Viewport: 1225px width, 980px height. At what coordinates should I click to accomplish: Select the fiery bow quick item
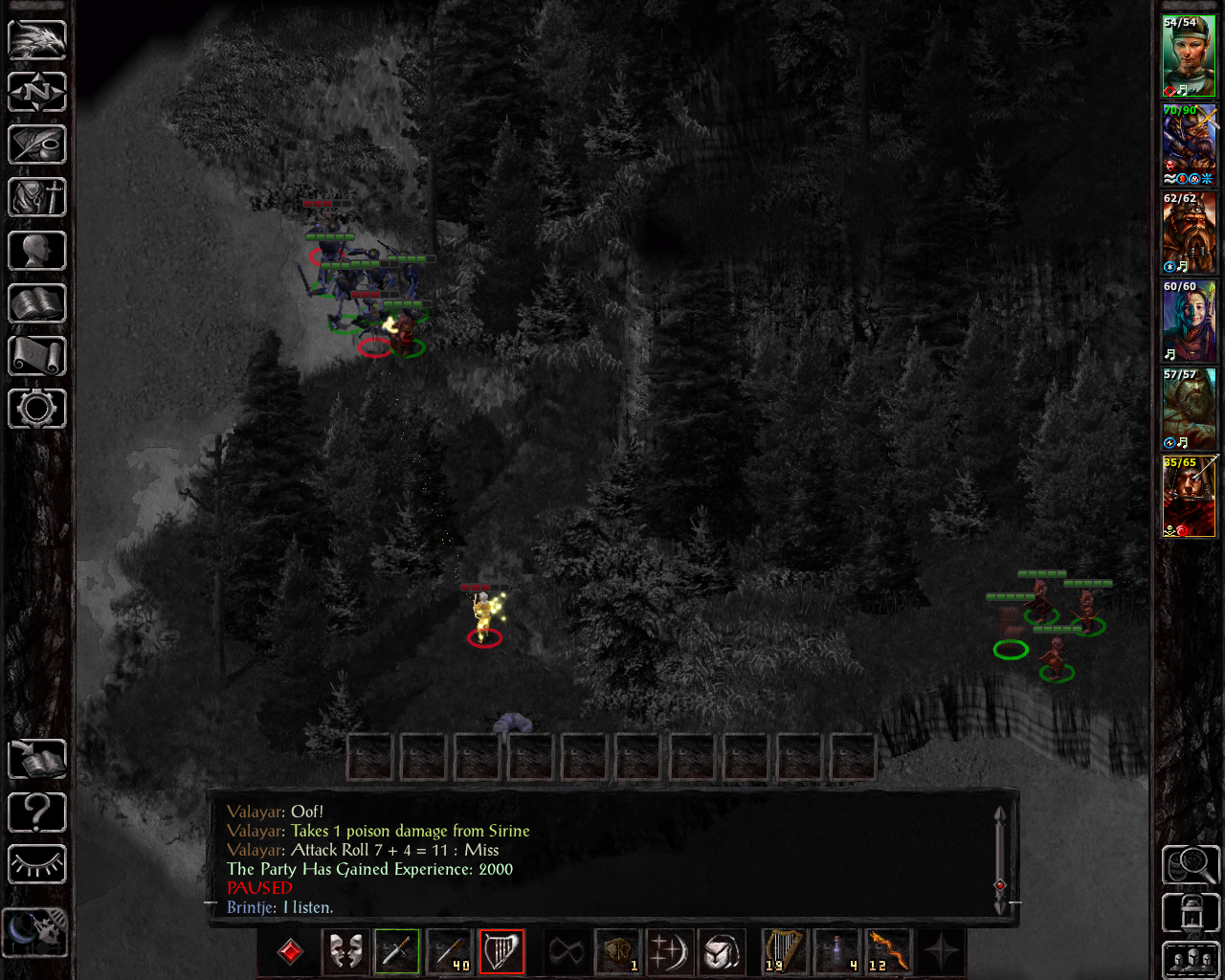coord(888,951)
